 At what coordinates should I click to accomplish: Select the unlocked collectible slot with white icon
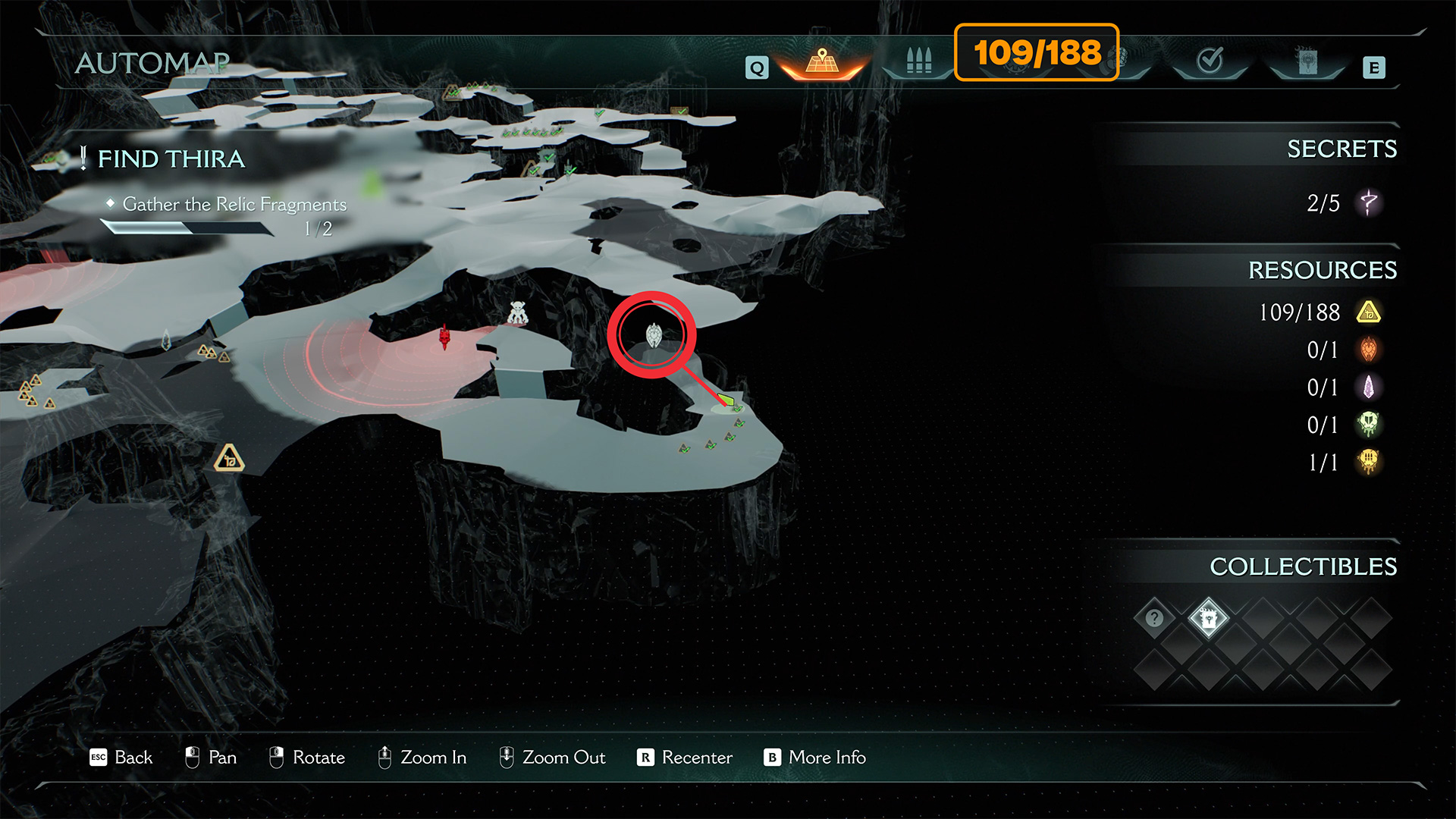(x=1208, y=618)
